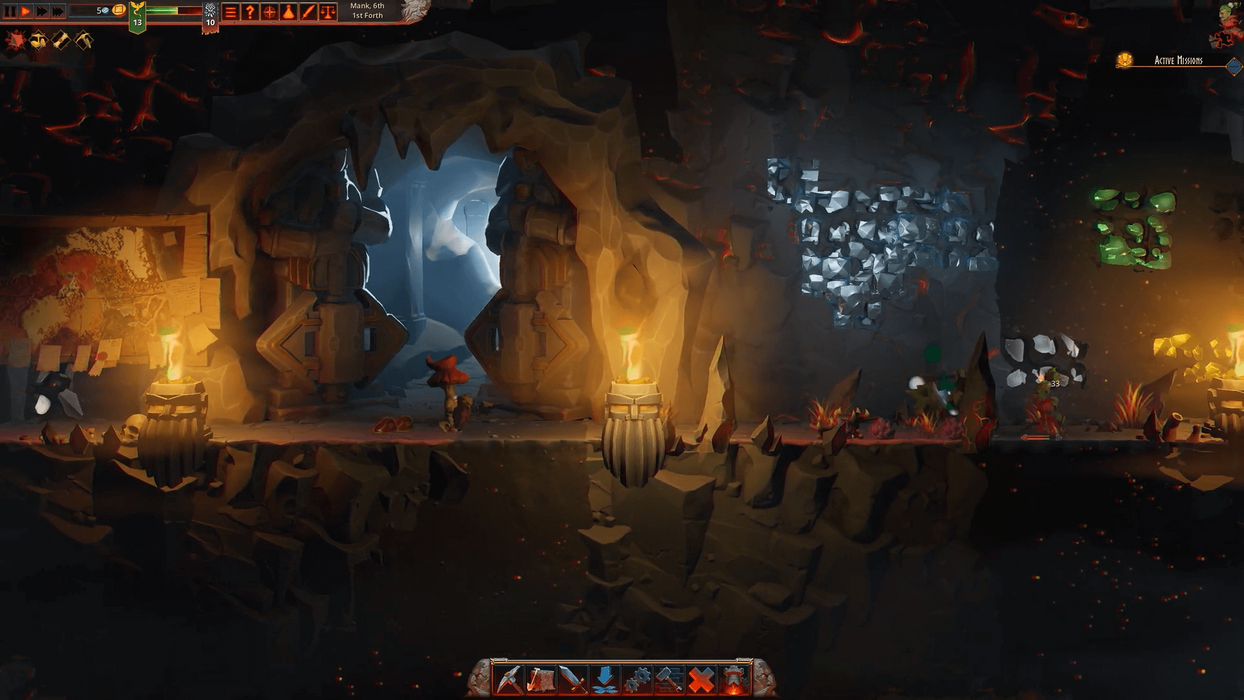
Task: Switch to triple fast-forward speed
Action: click(x=59, y=11)
